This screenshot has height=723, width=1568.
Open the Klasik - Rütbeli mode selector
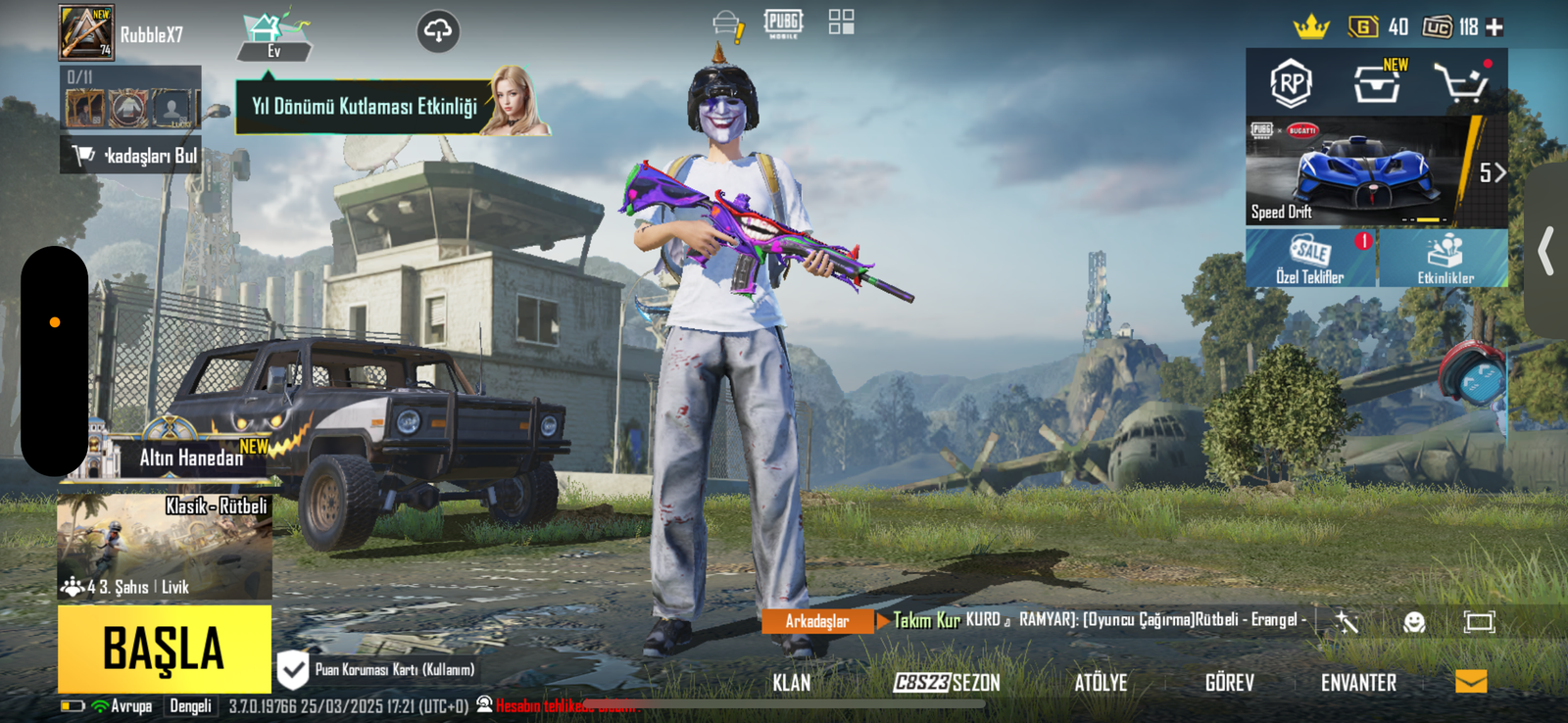[x=165, y=547]
